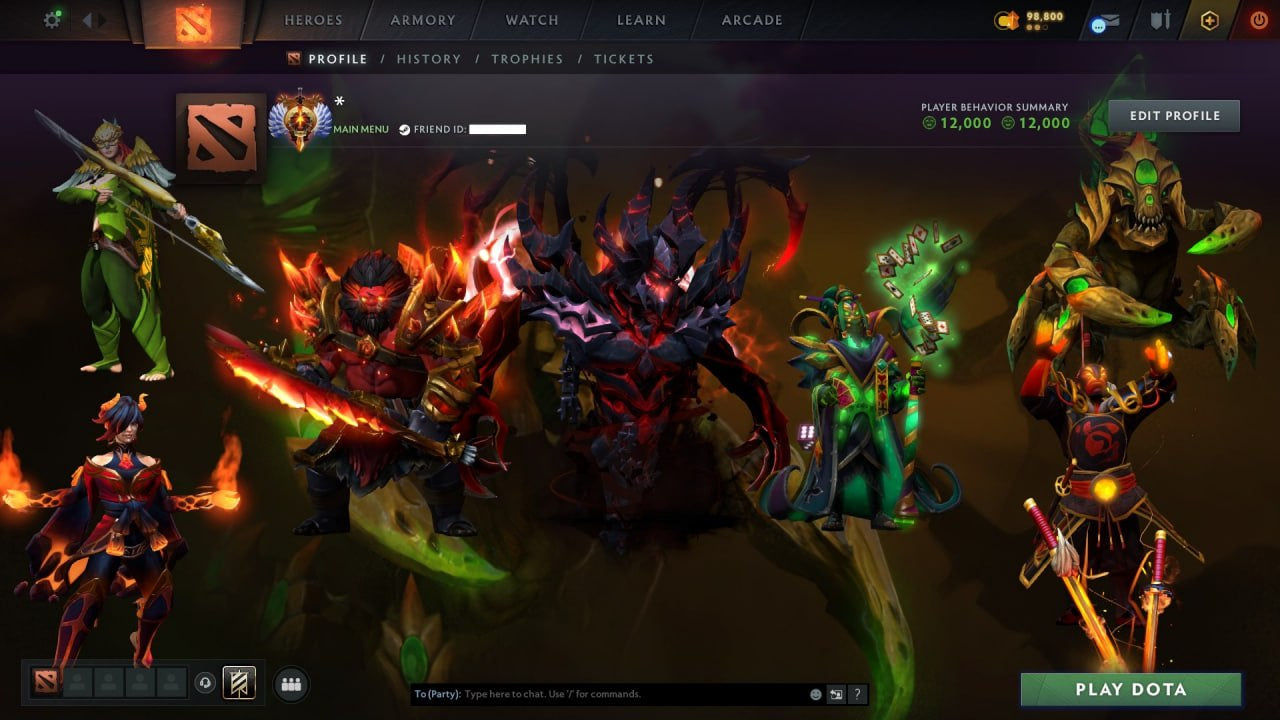The width and height of the screenshot is (1280, 720).
Task: Expand the Main Menu rank dropdown
Action: click(x=359, y=129)
